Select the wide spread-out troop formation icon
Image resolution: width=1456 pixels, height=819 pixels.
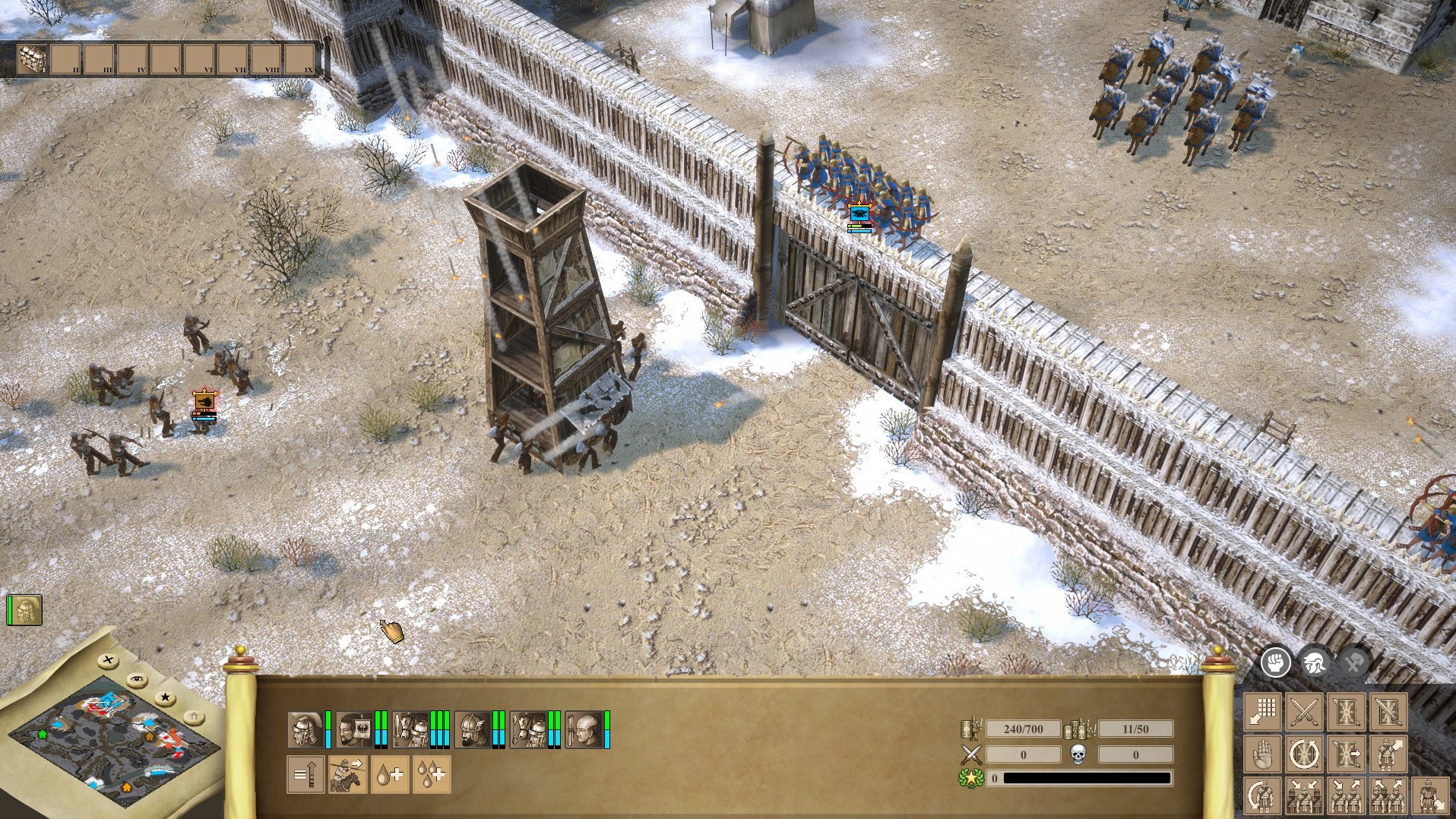pos(1388,797)
